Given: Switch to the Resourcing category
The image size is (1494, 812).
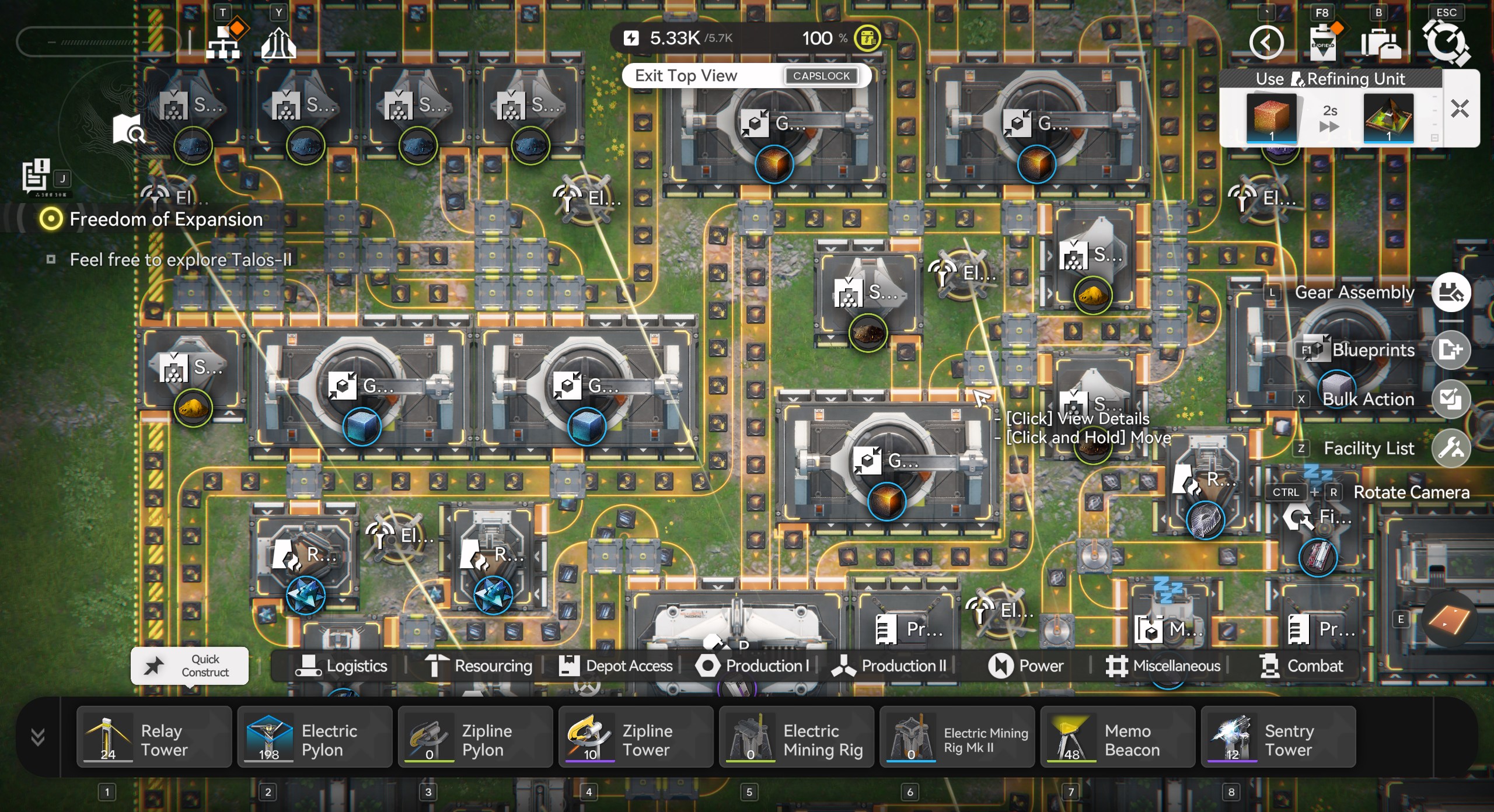Looking at the screenshot, I should [x=479, y=666].
